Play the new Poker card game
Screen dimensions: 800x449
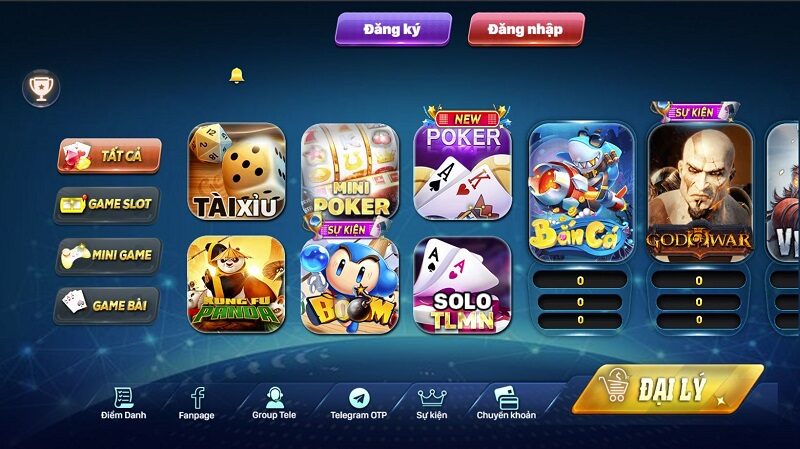click(x=462, y=170)
